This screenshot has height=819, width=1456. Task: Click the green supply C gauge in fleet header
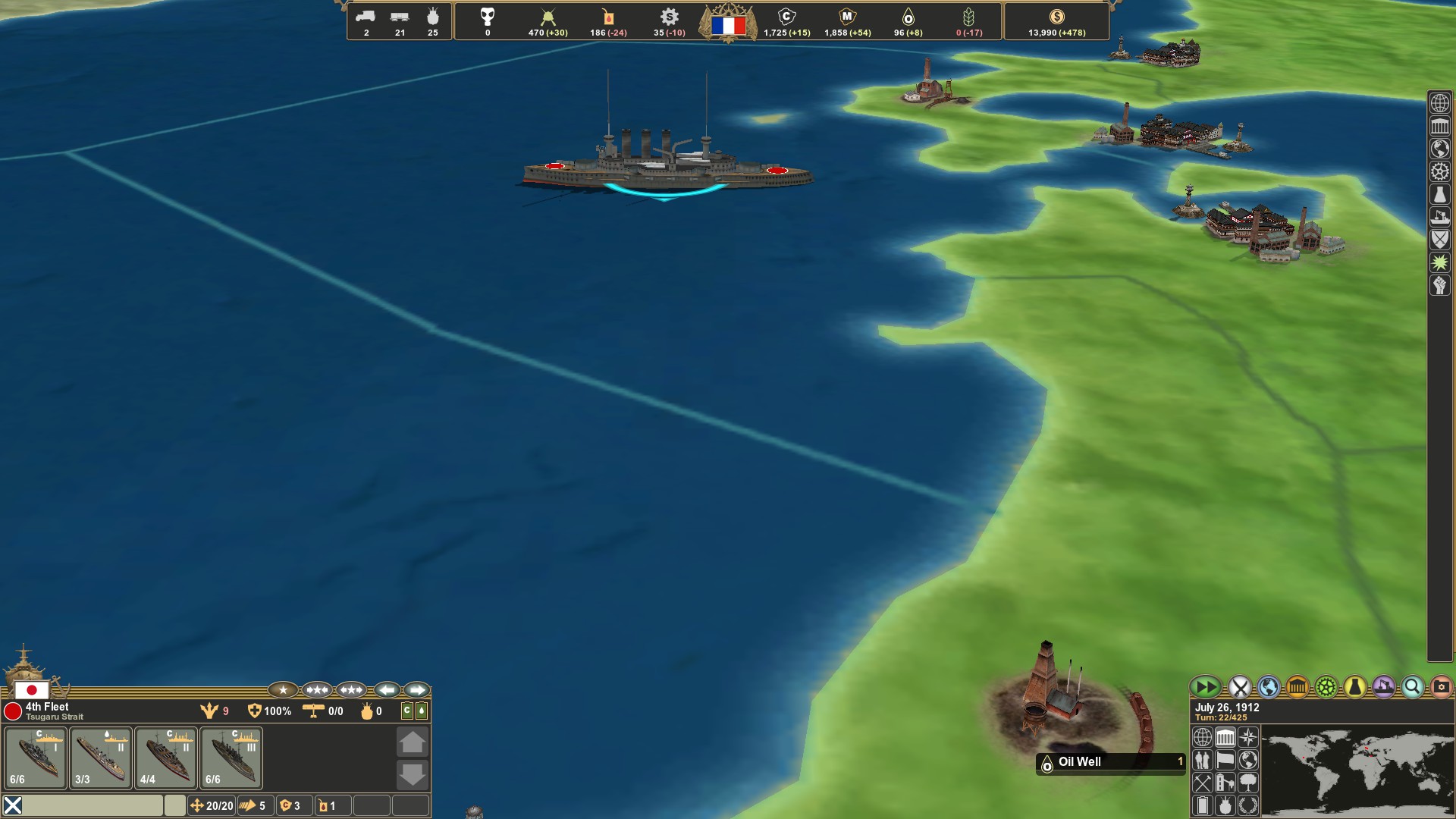[x=406, y=711]
